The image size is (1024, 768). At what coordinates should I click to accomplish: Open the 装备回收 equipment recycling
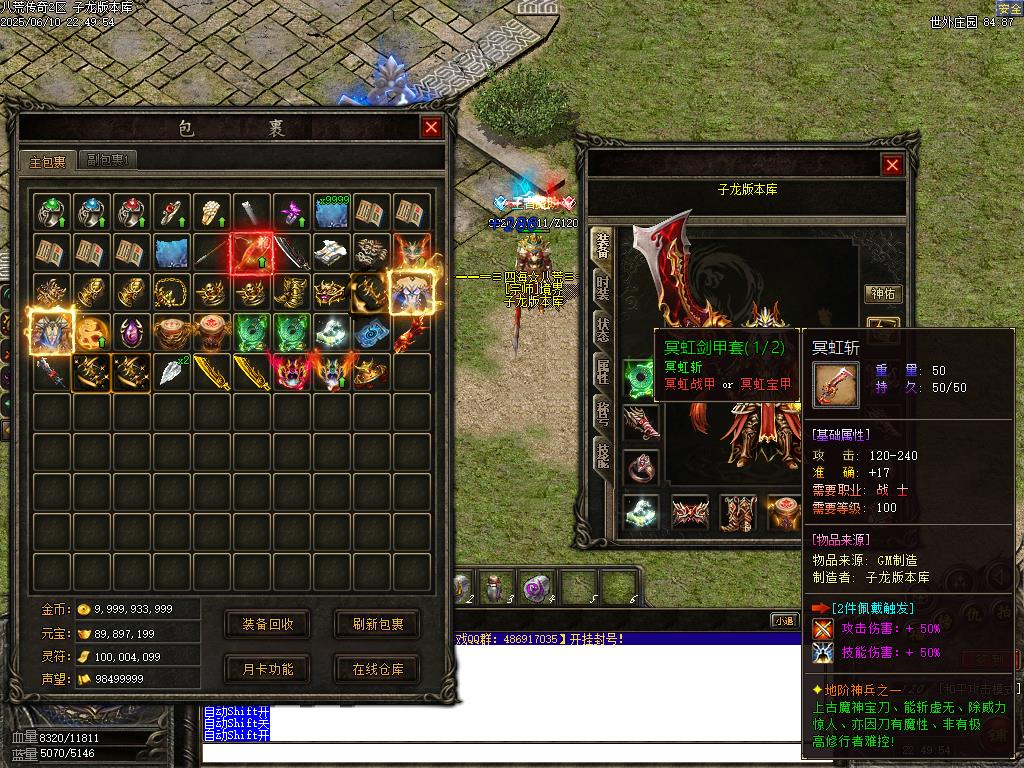tap(267, 624)
